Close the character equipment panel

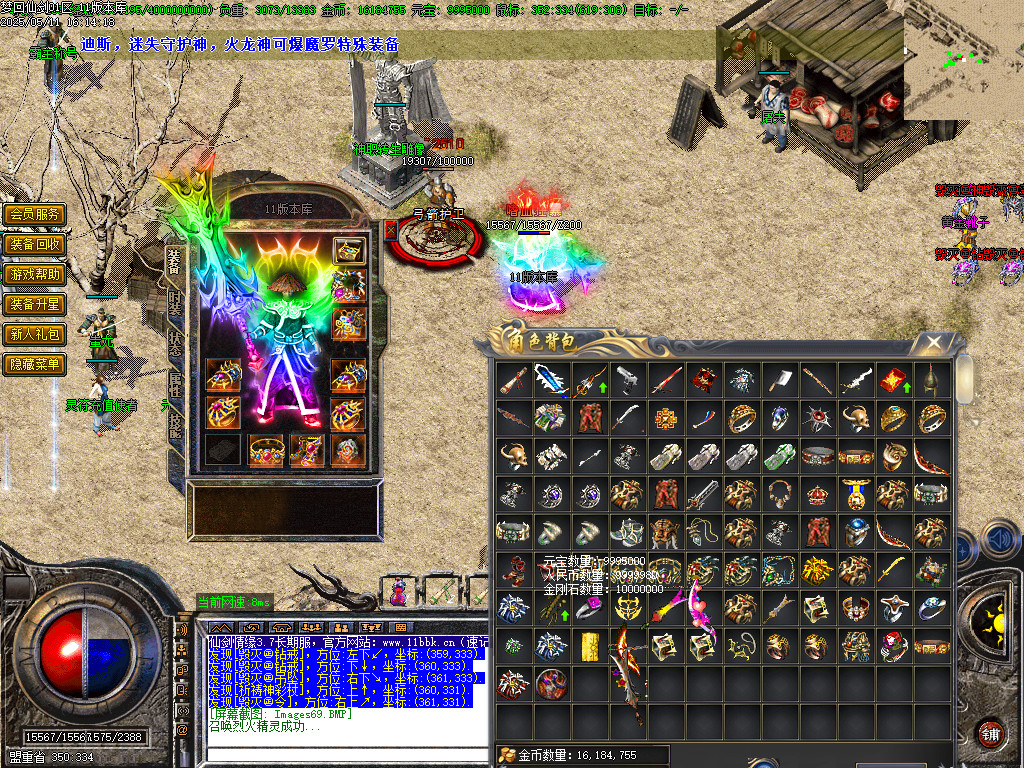[x=391, y=229]
